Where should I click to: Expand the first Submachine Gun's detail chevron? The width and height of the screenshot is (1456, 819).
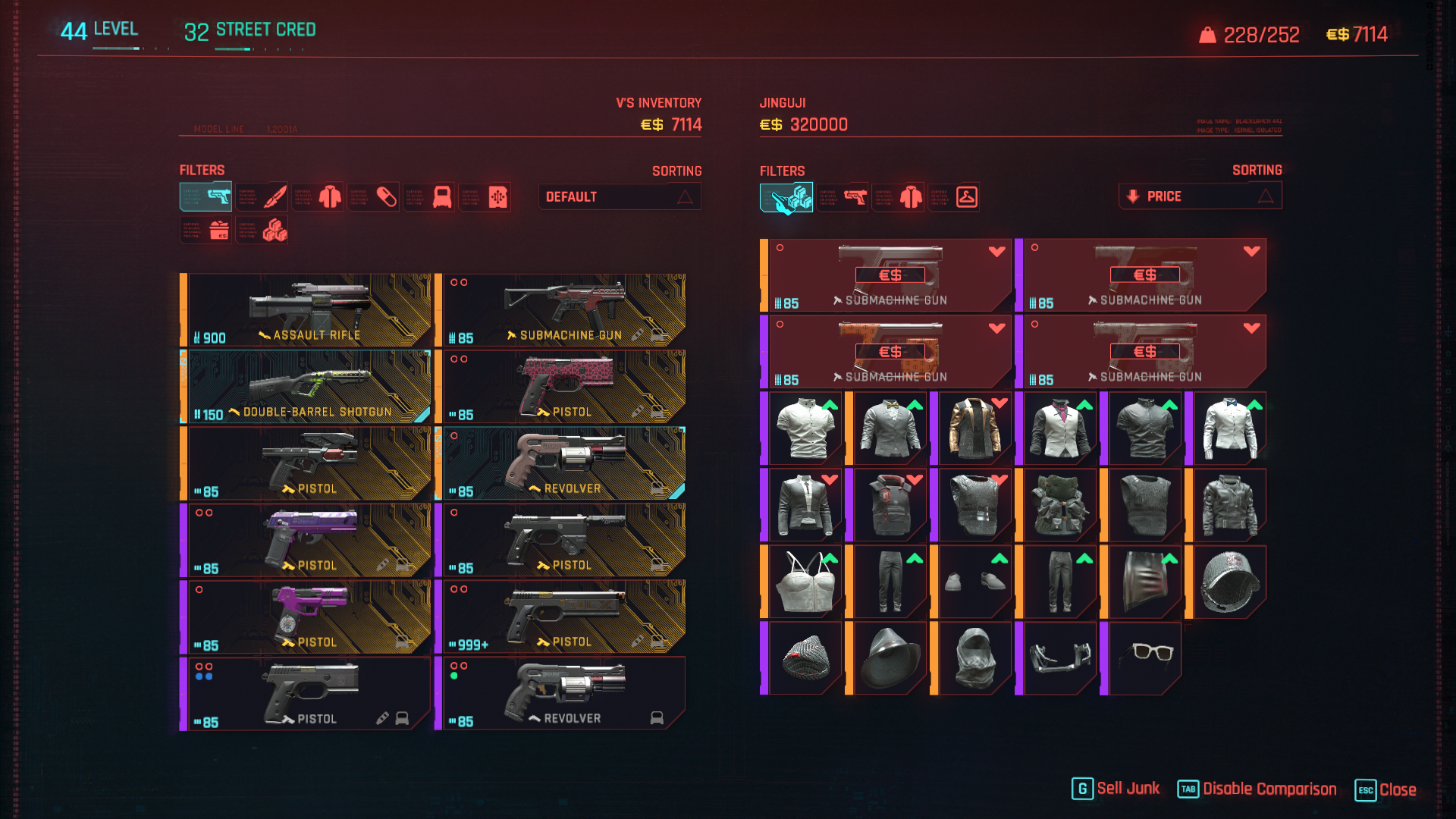pyautogui.click(x=996, y=253)
